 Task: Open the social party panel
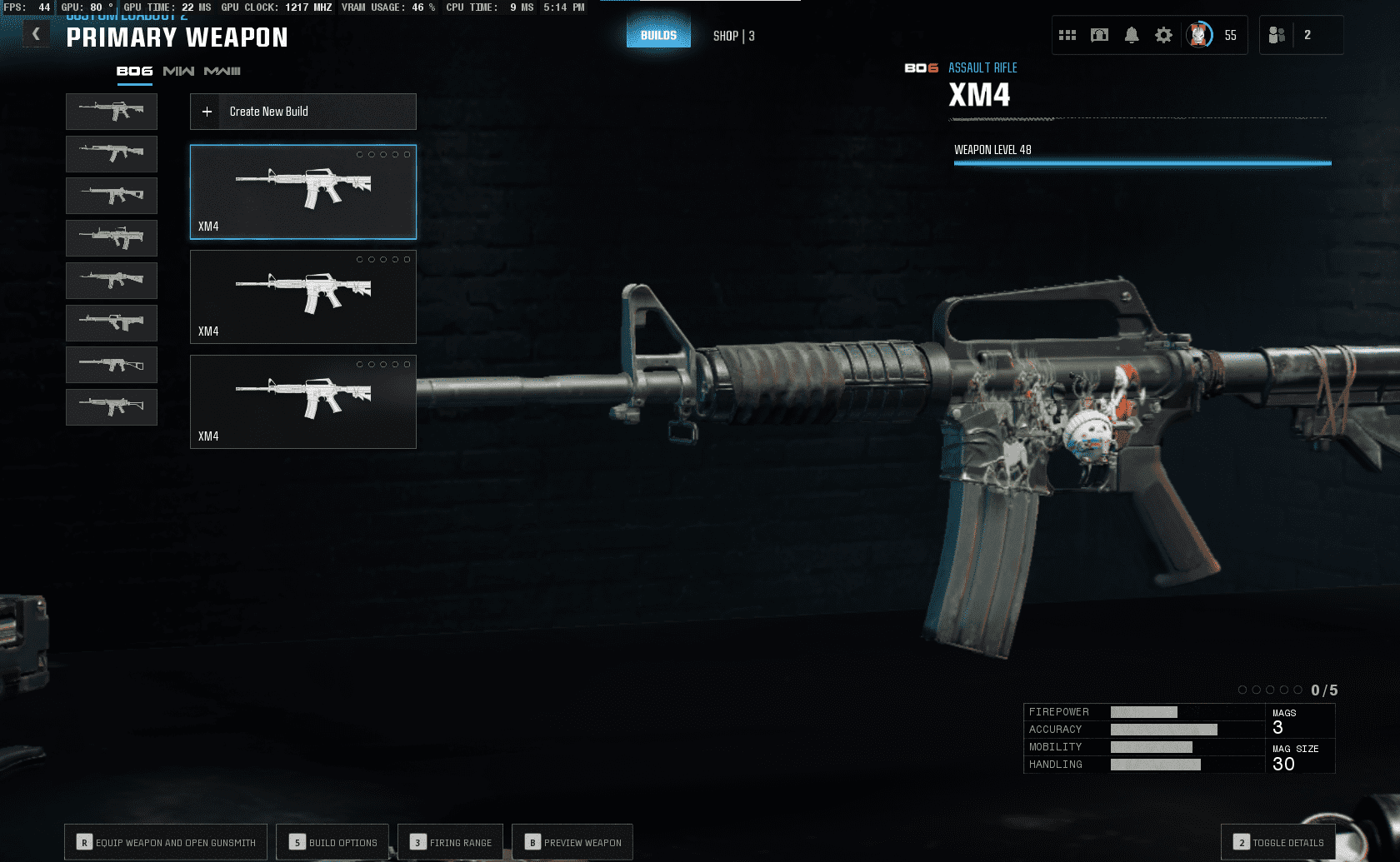pos(1277,35)
